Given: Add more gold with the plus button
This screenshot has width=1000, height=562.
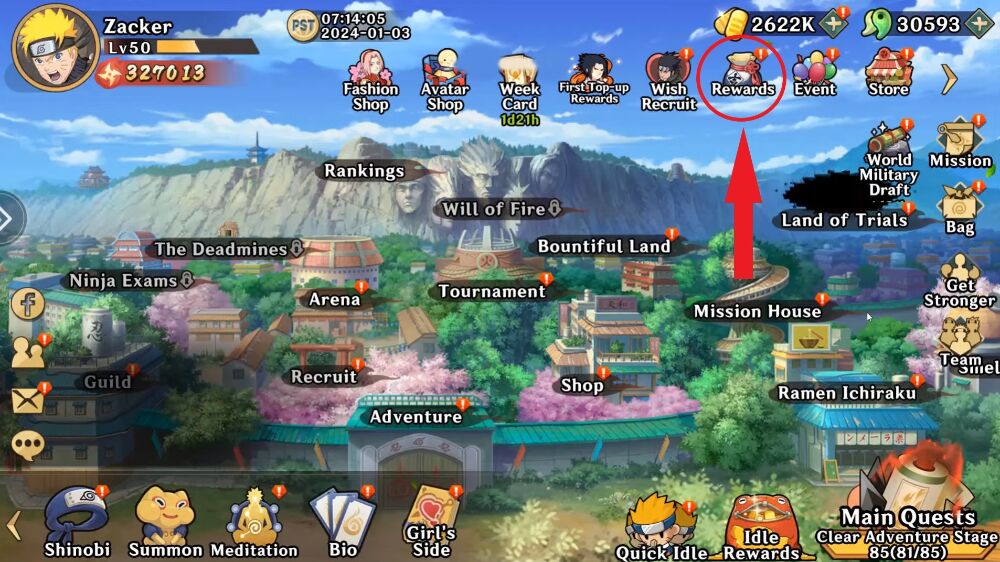Looking at the screenshot, I should pos(832,24).
